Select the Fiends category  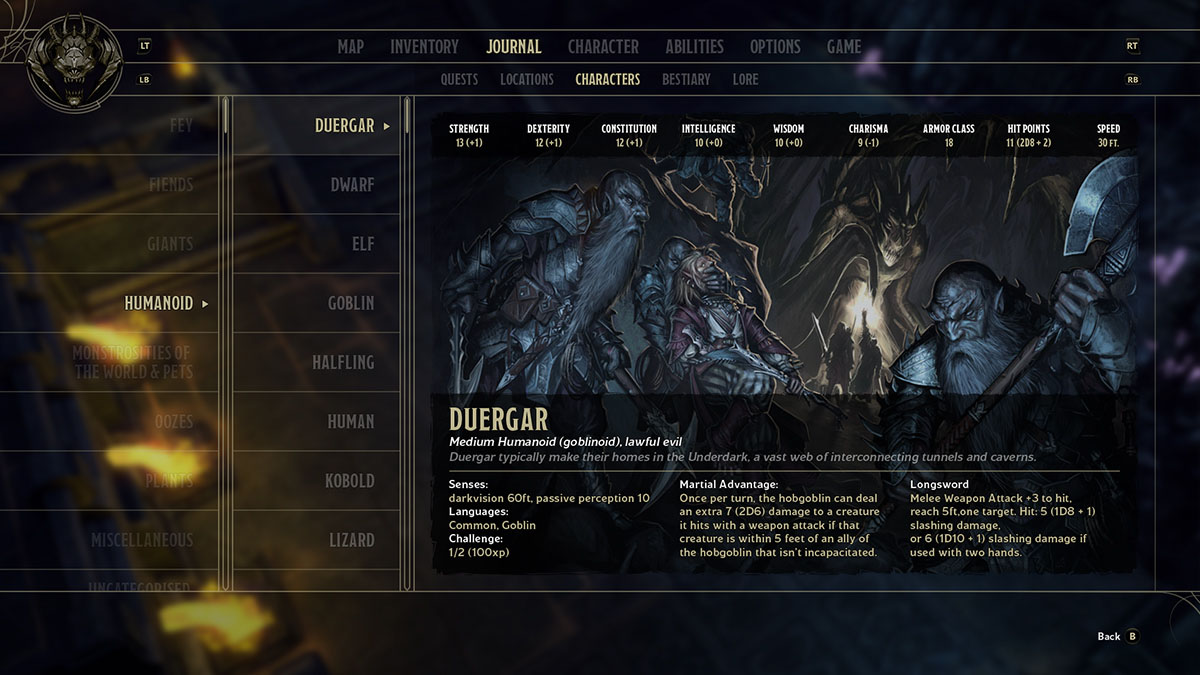tap(171, 185)
